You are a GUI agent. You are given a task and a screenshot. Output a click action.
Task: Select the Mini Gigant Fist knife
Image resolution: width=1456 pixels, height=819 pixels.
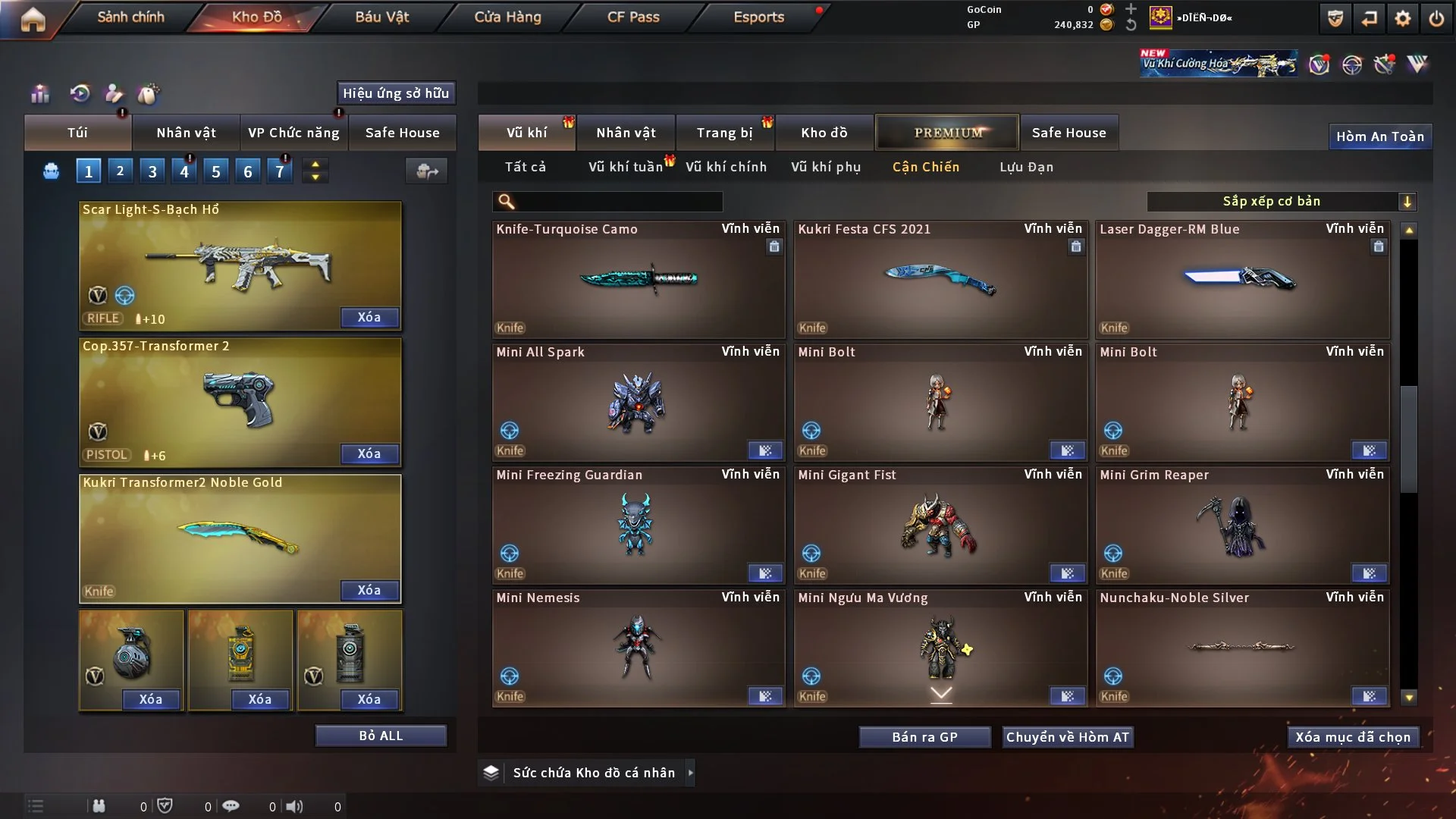[x=940, y=526]
